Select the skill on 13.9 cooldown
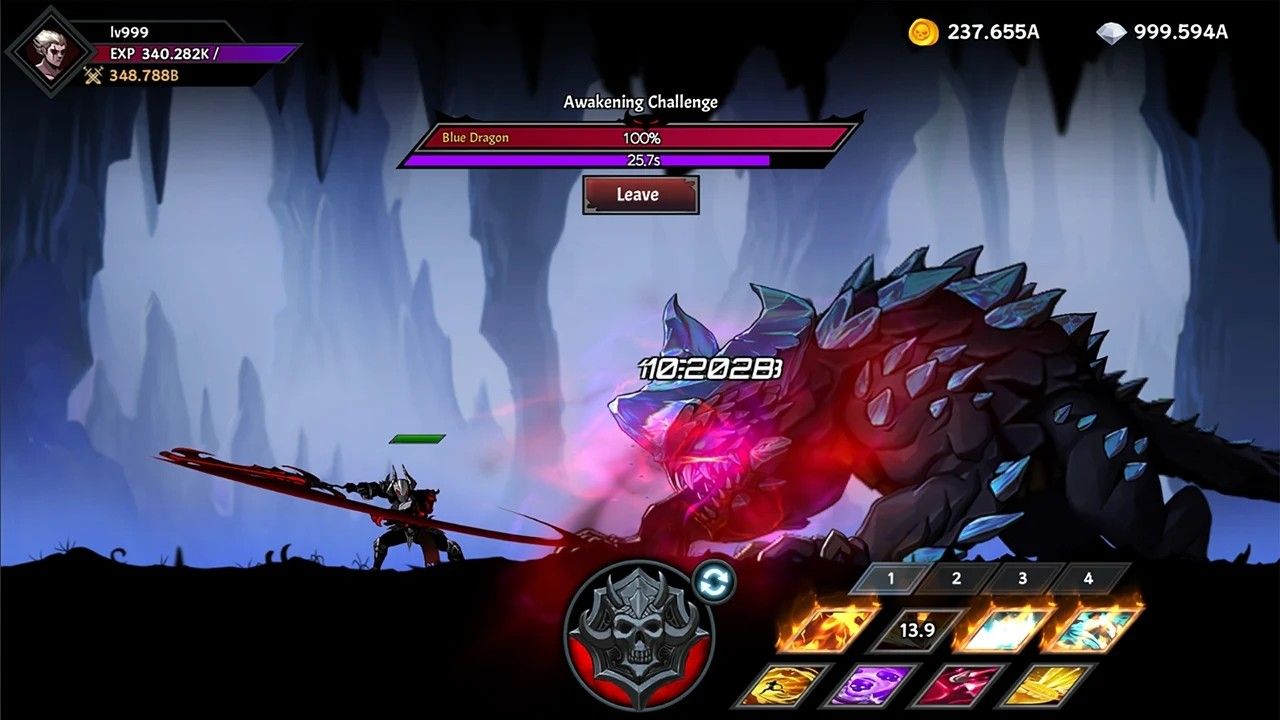 [x=916, y=630]
